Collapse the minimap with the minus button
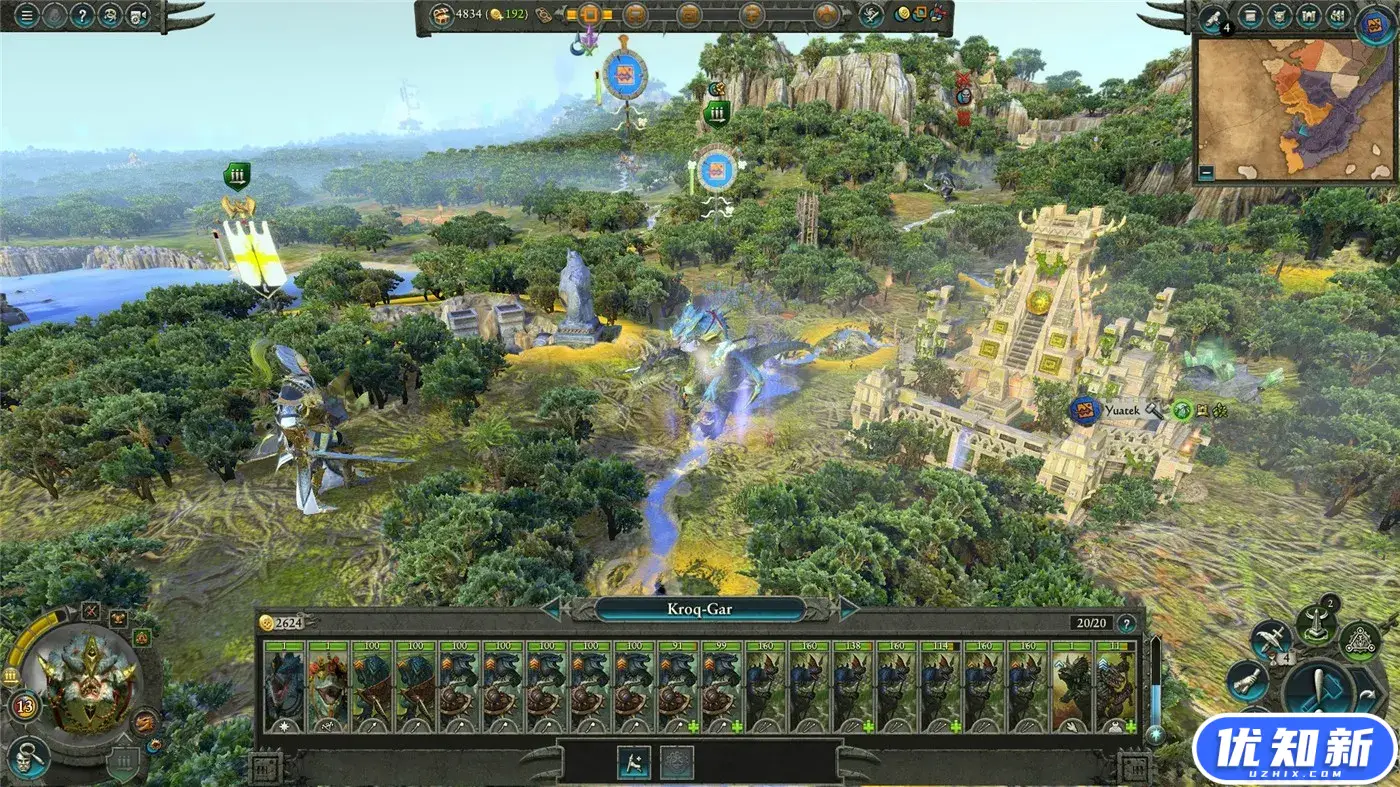This screenshot has height=787, width=1400. click(1208, 172)
